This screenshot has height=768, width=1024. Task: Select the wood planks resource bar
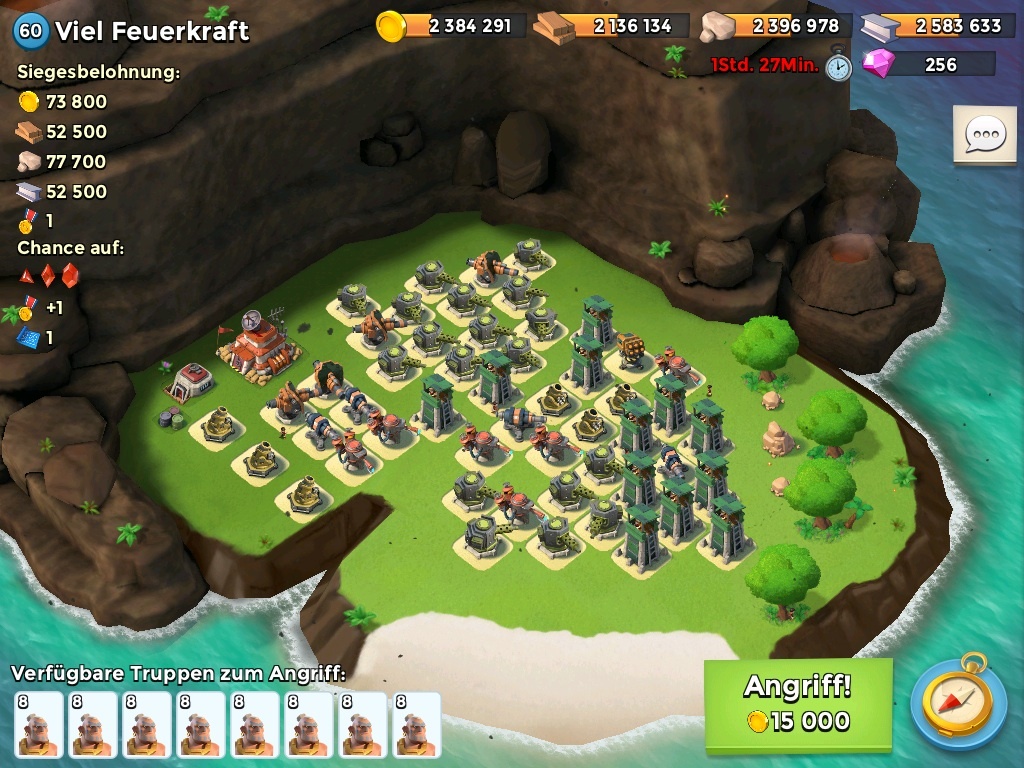click(612, 26)
